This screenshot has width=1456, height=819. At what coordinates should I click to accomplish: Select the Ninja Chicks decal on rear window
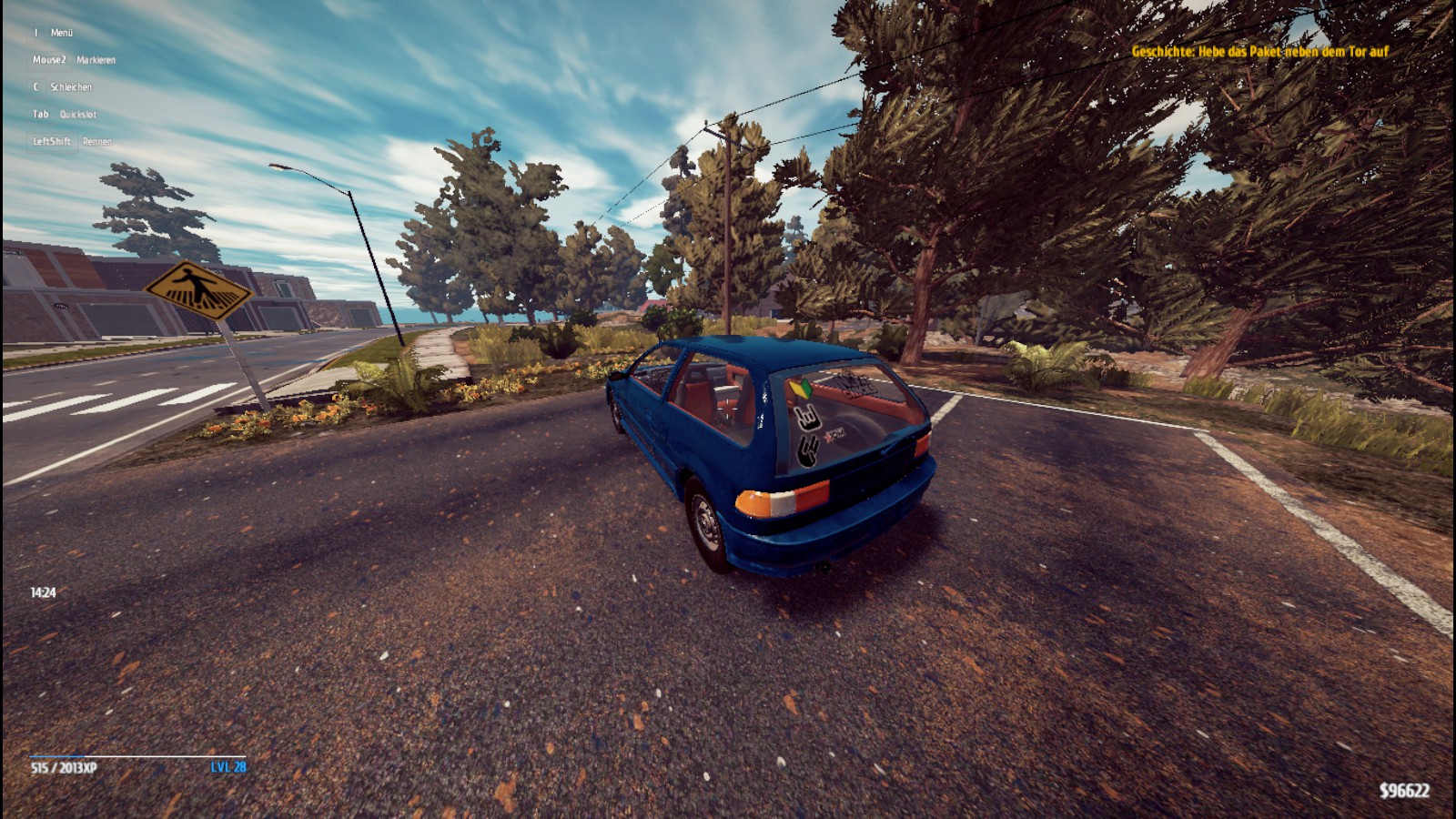[856, 384]
